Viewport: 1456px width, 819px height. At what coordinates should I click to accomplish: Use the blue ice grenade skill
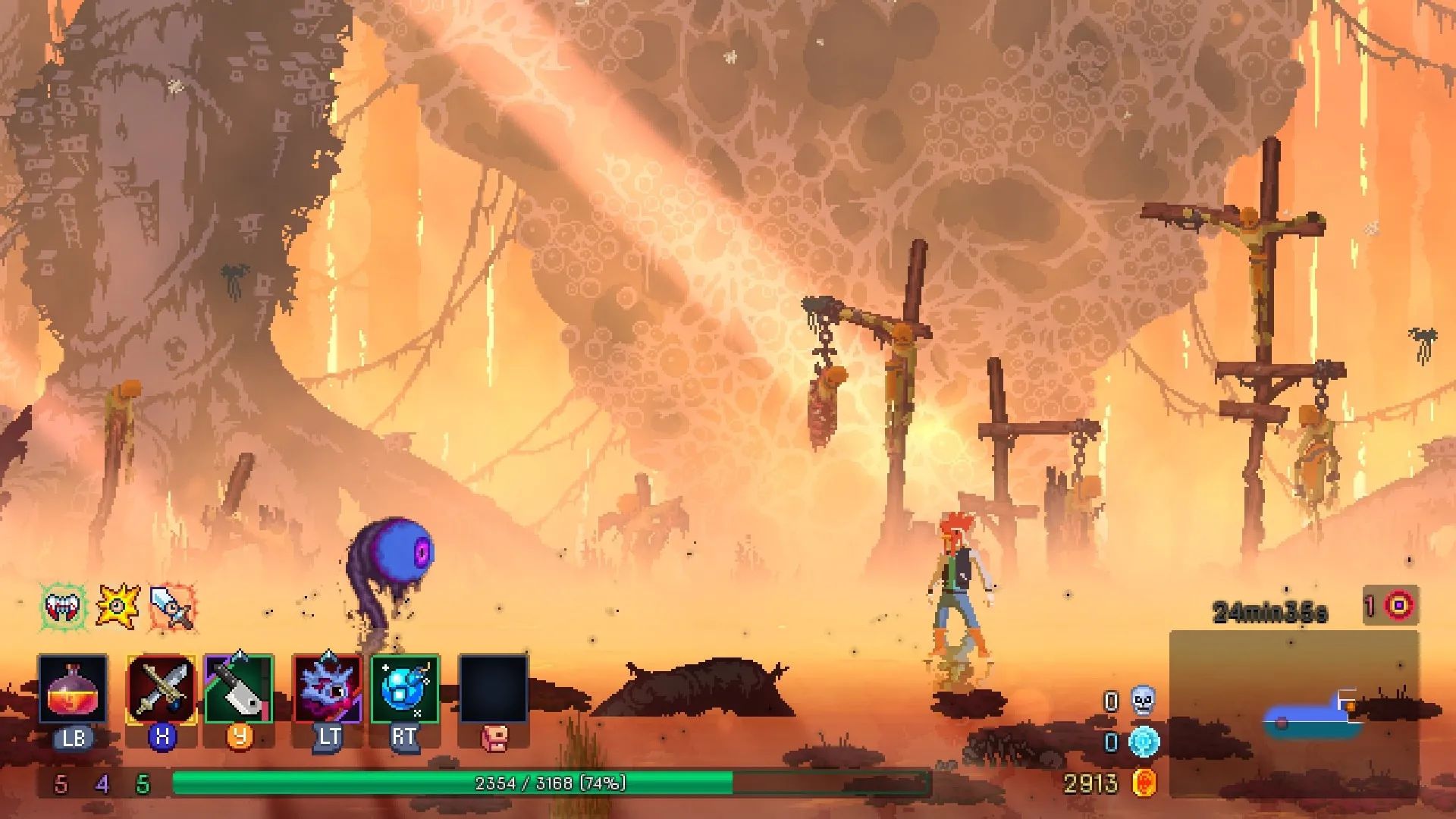click(x=404, y=689)
